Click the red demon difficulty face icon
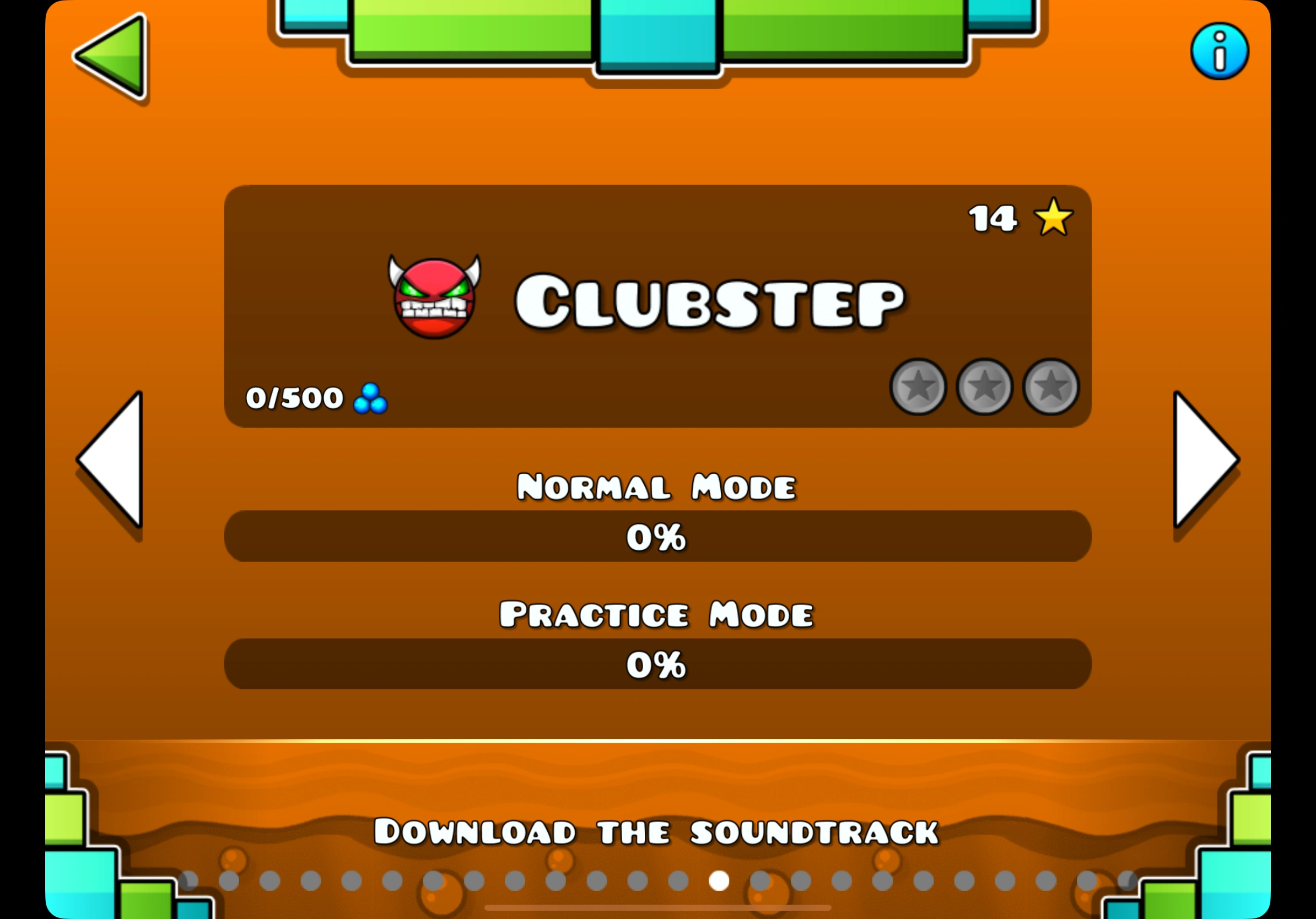 434,296
